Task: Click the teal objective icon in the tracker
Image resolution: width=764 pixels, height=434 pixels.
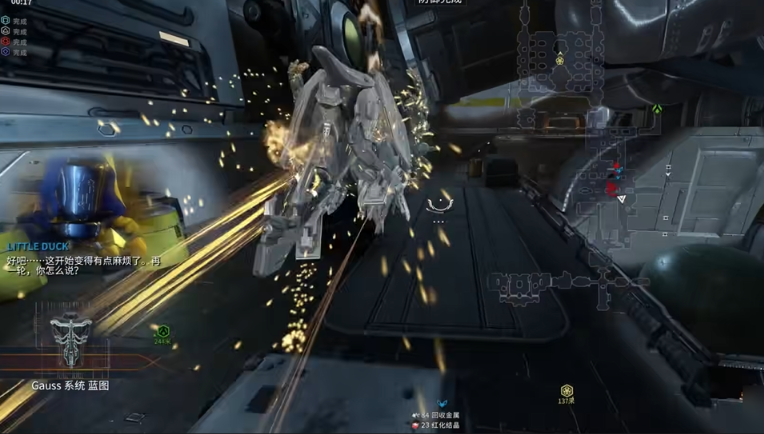Action: pos(6,20)
